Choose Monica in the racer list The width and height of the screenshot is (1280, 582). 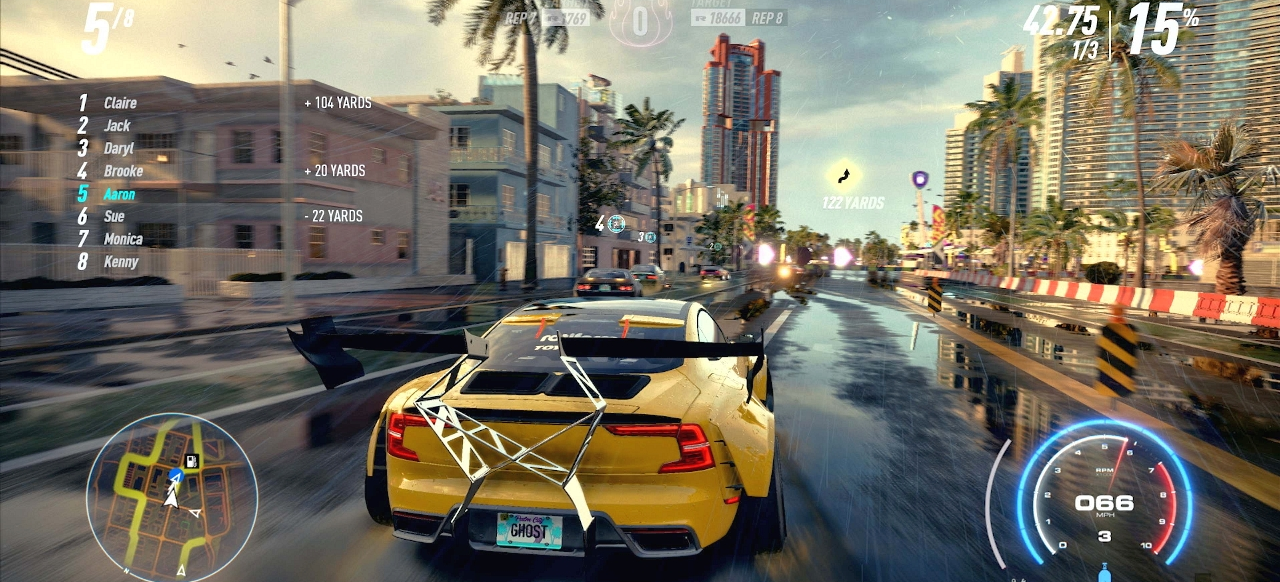pos(123,240)
